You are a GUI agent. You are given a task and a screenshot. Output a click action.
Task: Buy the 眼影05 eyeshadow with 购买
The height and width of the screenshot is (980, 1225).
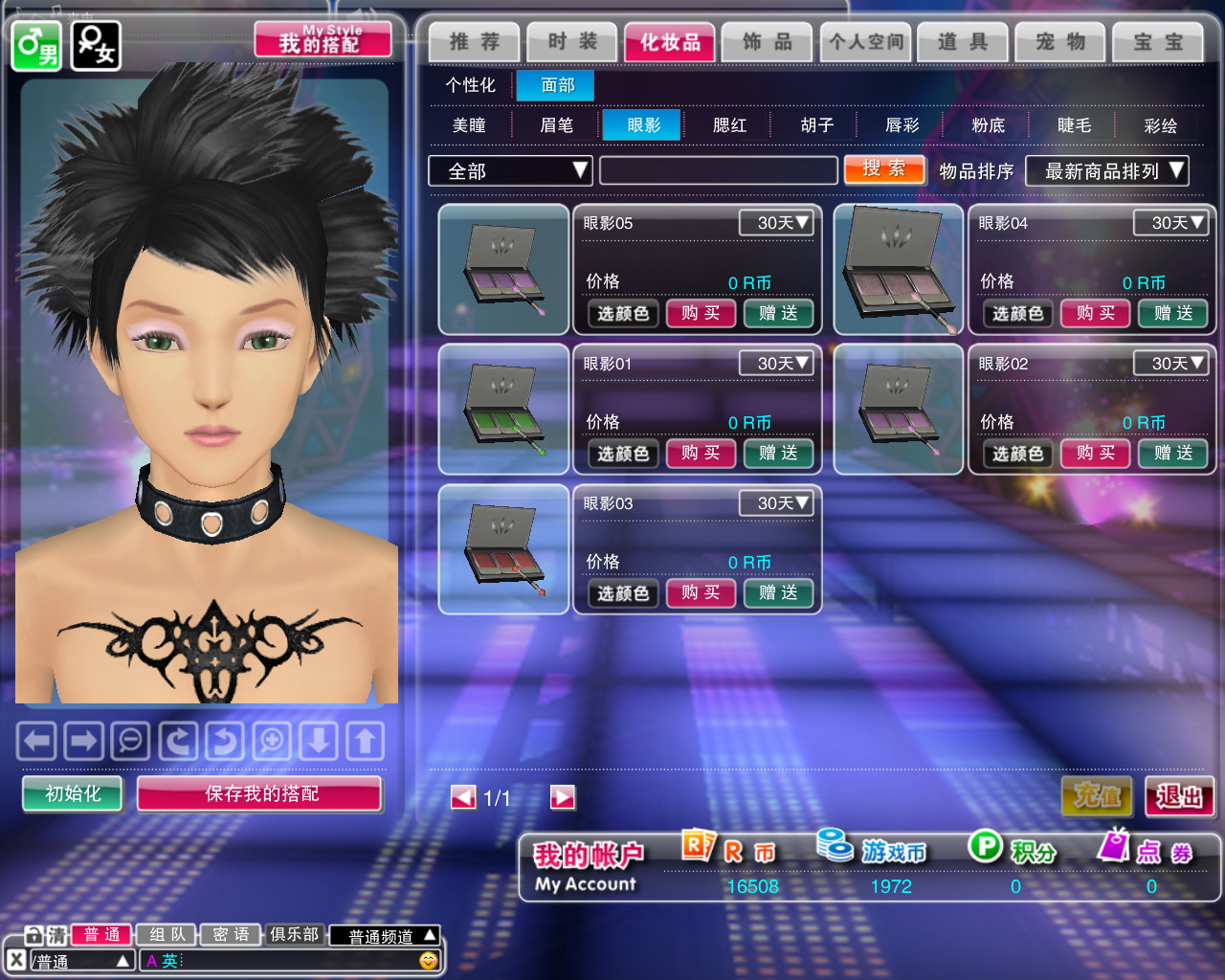point(701,313)
